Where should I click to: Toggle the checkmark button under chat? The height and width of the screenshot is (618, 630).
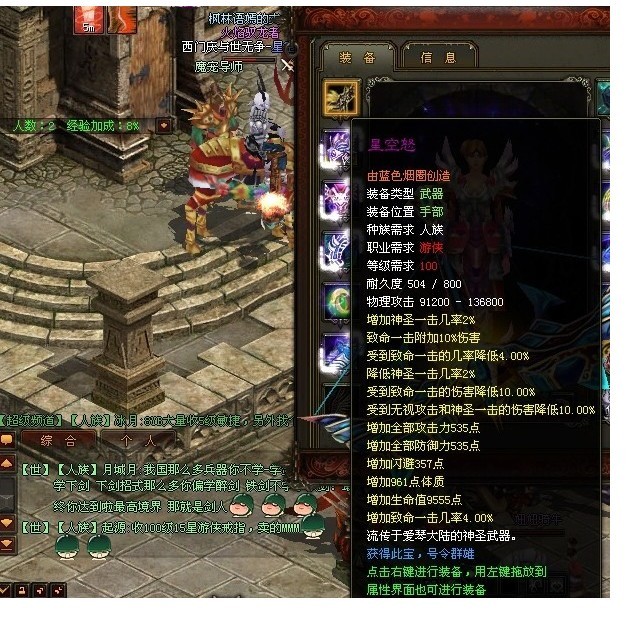(7, 590)
